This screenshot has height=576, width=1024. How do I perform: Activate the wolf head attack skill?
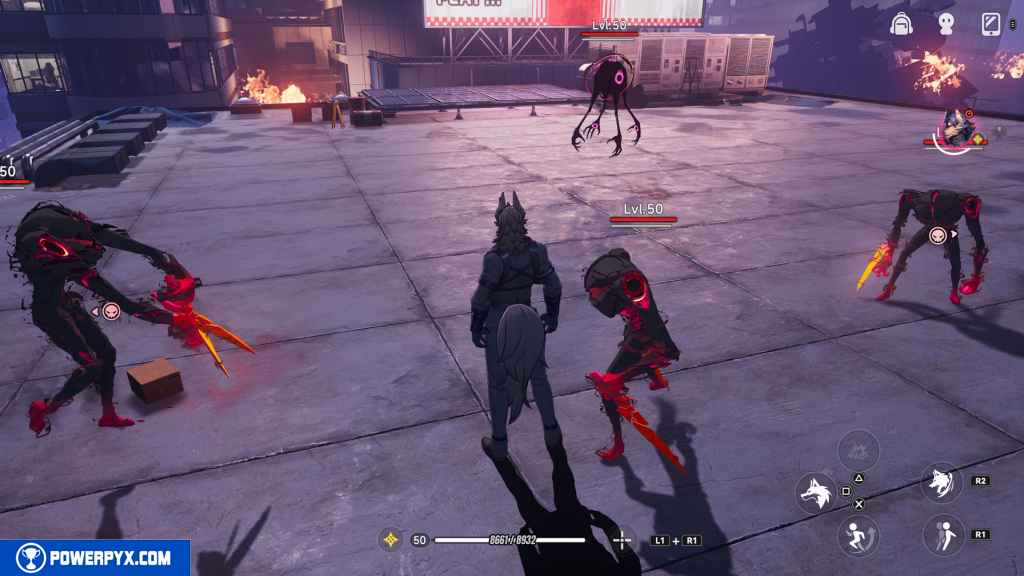(x=816, y=493)
